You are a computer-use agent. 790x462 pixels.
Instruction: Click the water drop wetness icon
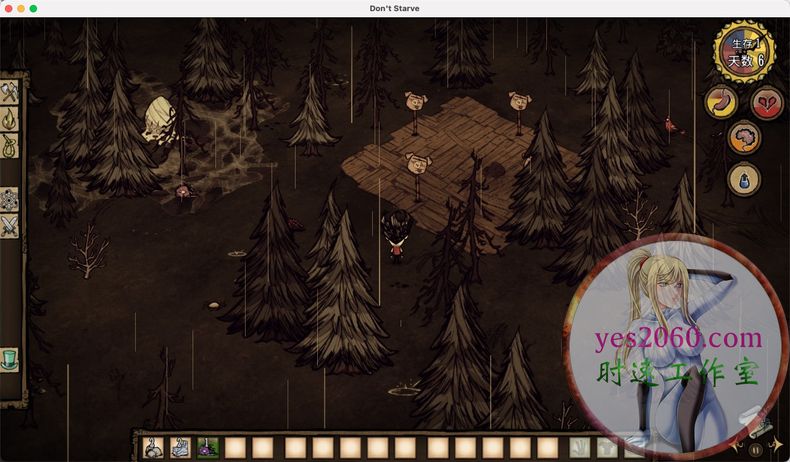click(x=744, y=179)
